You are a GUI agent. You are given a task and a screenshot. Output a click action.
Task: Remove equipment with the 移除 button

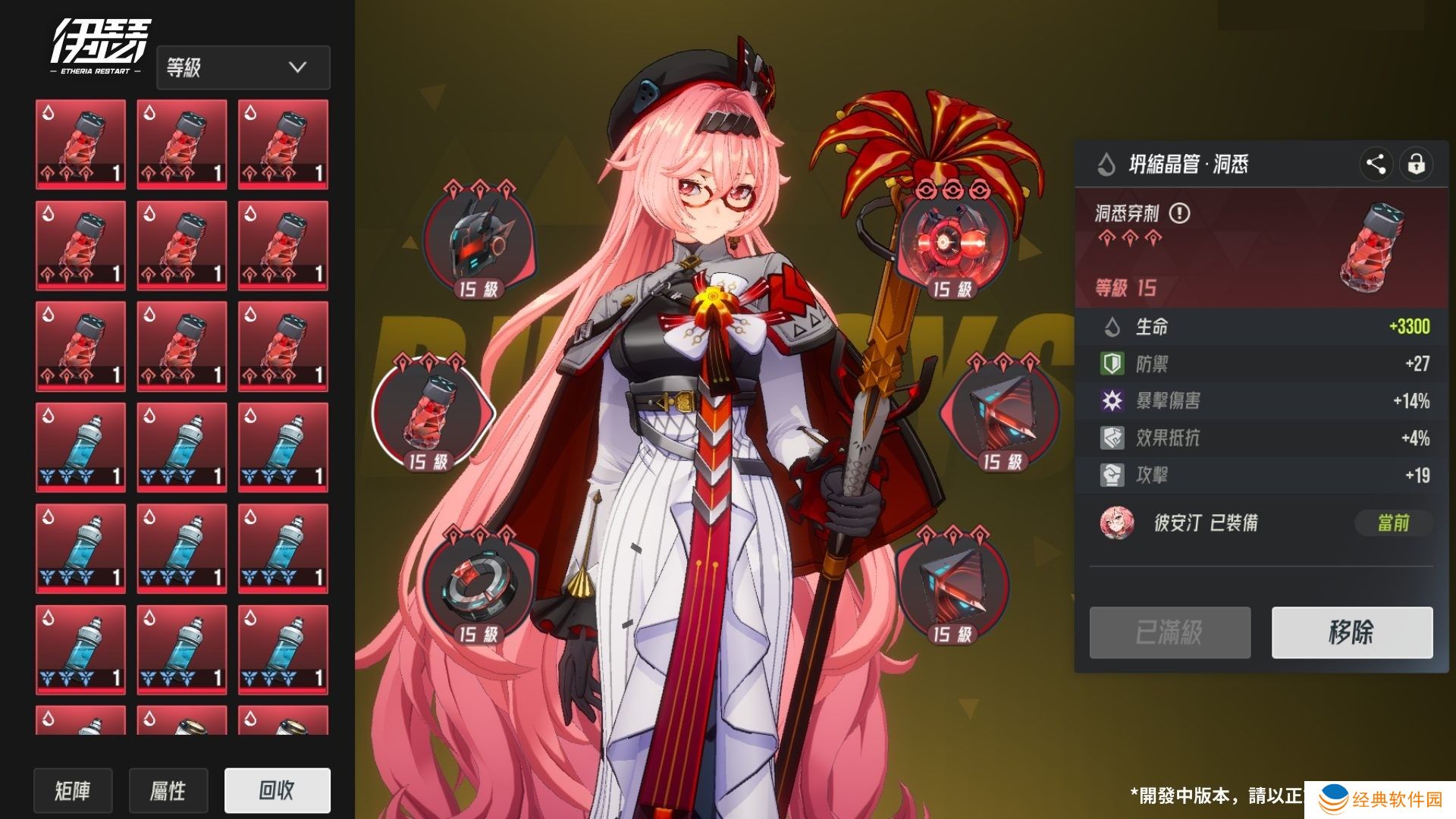(x=1351, y=632)
